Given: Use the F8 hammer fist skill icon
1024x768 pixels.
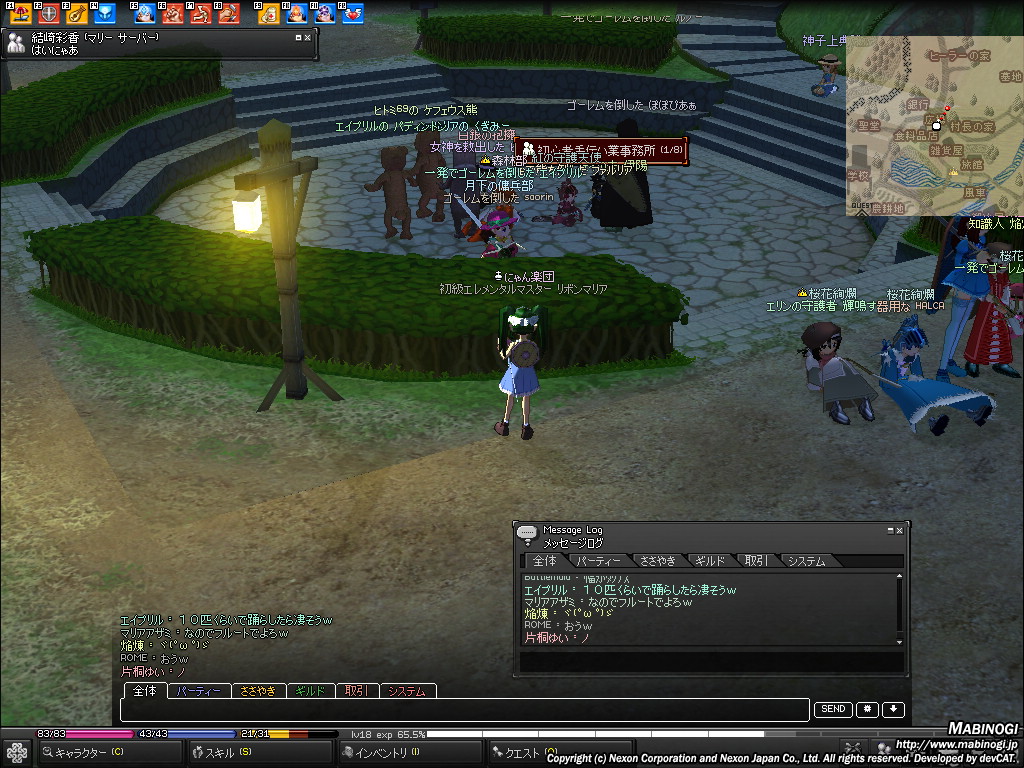Looking at the screenshot, I should tap(229, 14).
